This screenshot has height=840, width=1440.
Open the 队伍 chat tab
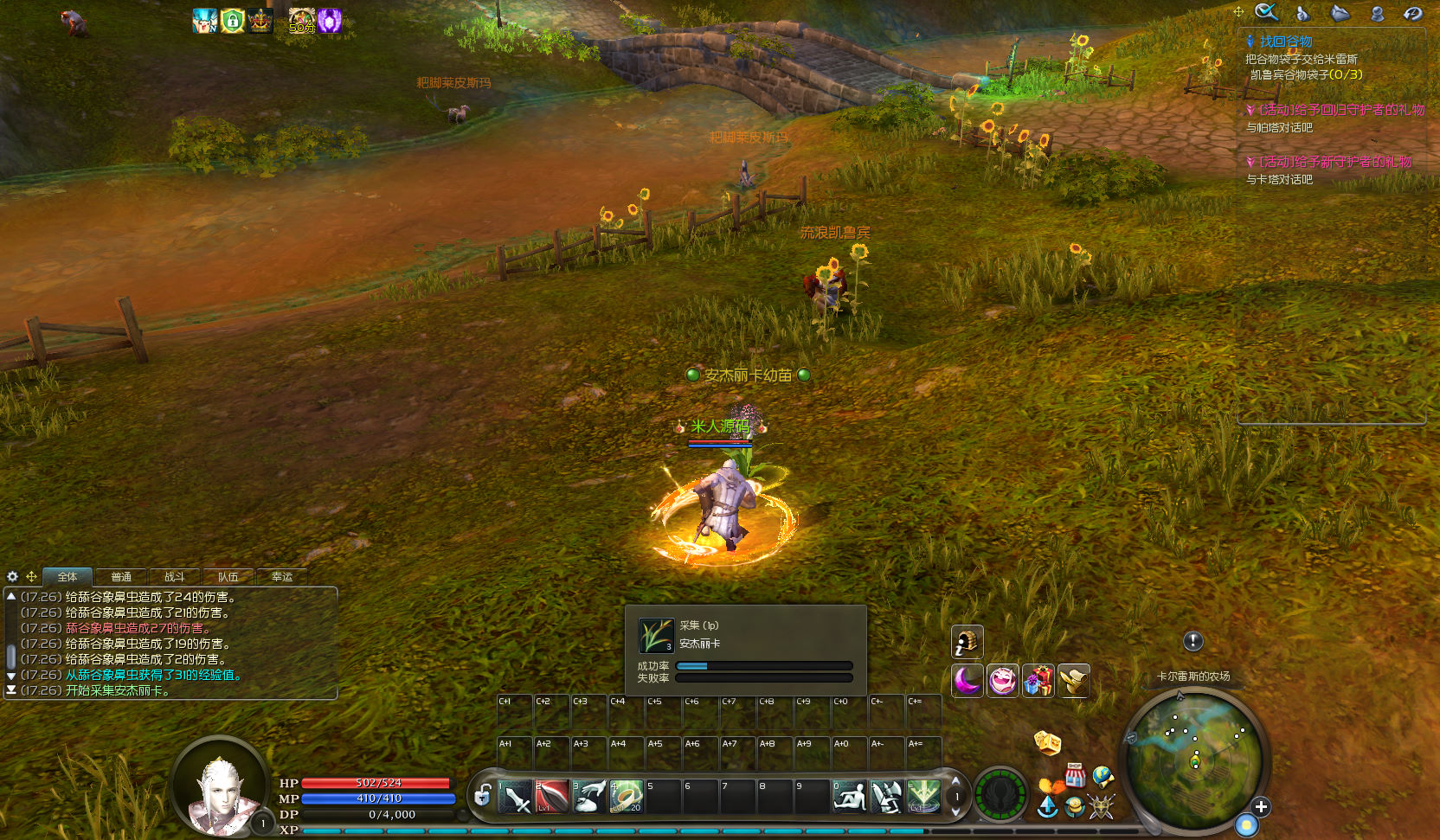[x=228, y=577]
